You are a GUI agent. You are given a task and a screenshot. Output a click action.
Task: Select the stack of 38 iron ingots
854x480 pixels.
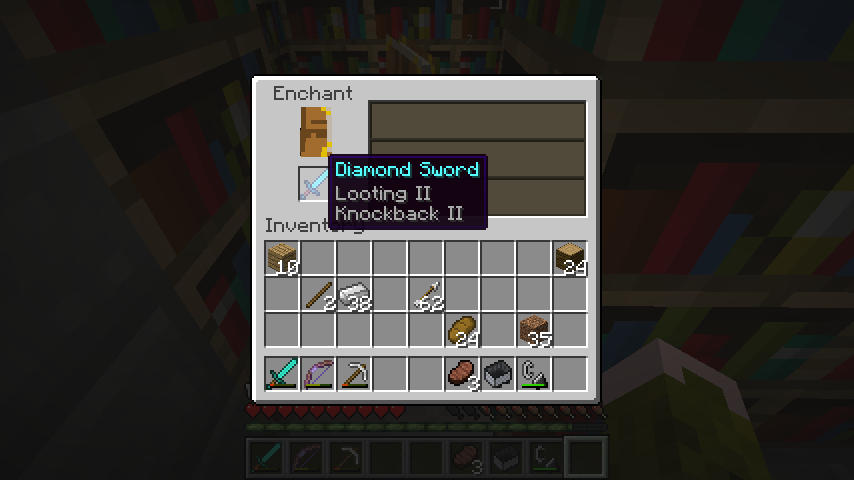click(355, 295)
